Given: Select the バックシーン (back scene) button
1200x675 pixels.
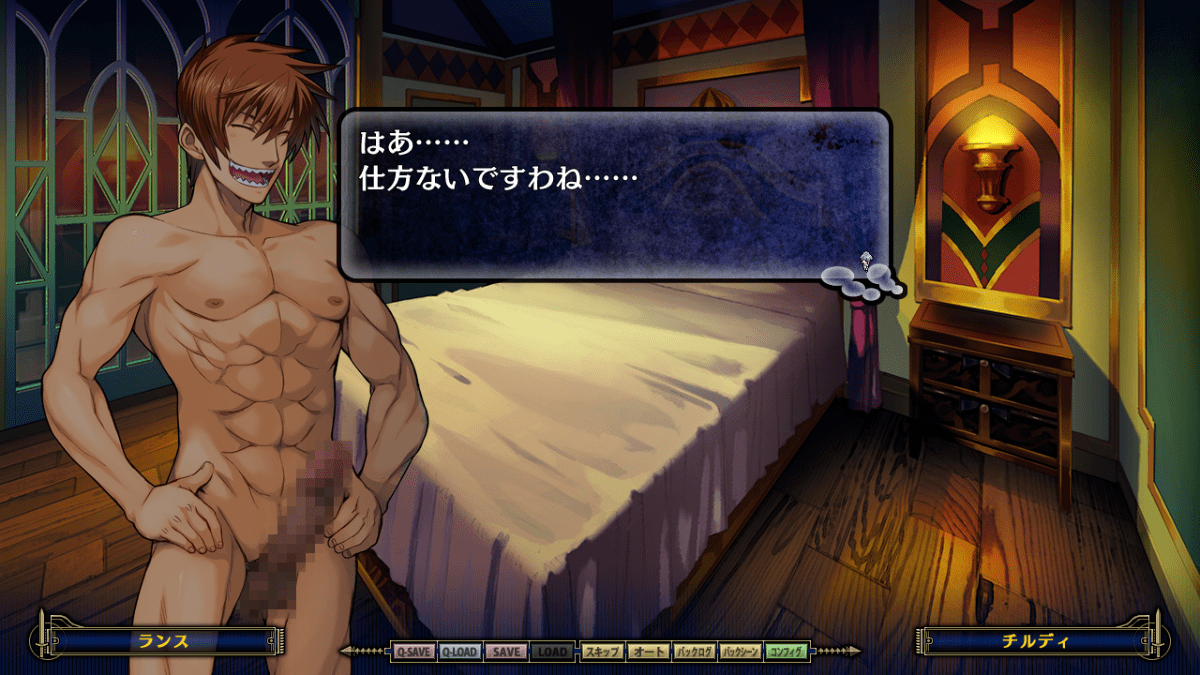Looking at the screenshot, I should tap(741, 652).
